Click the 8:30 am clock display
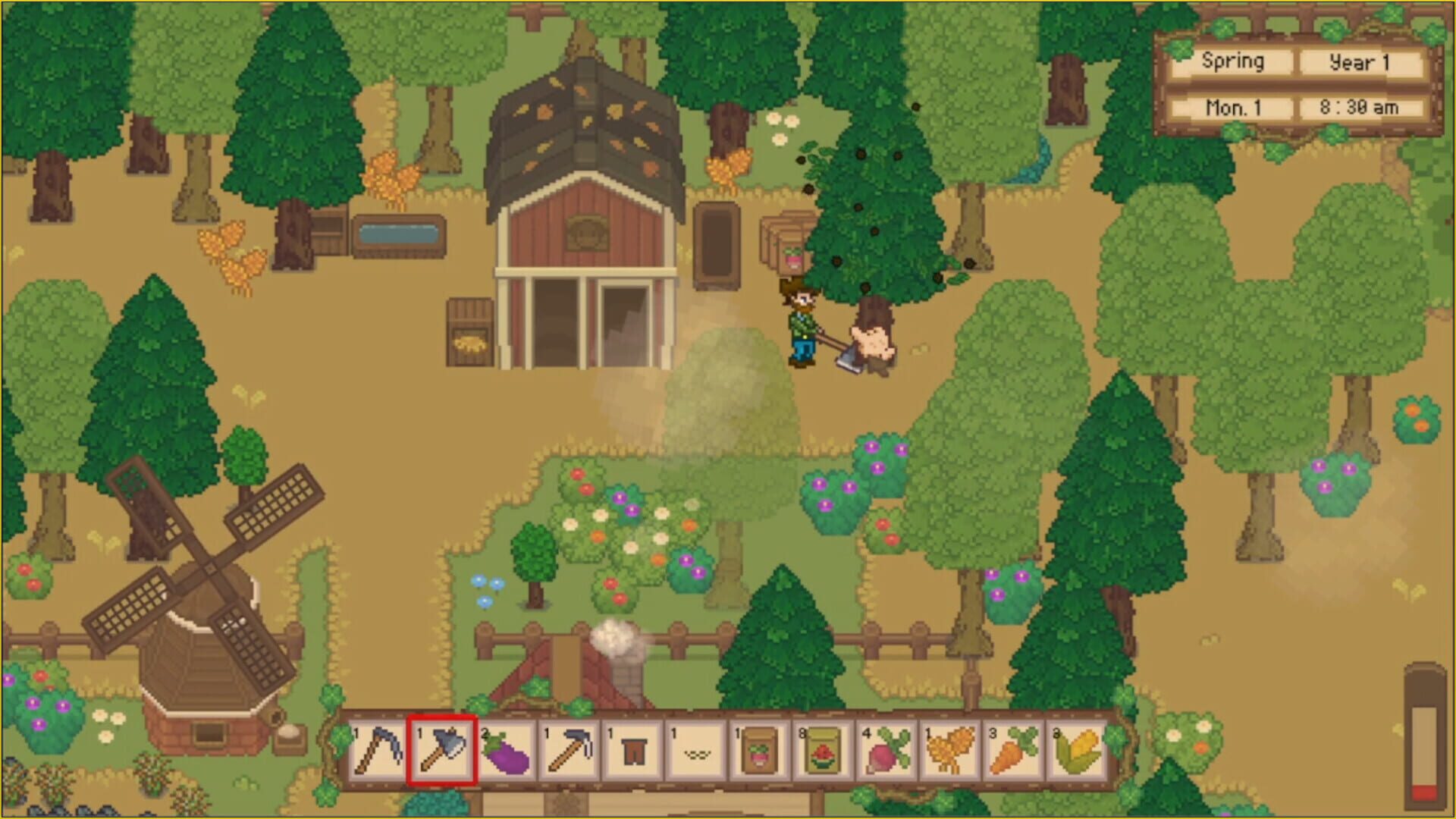This screenshot has height=819, width=1456. click(x=1360, y=108)
